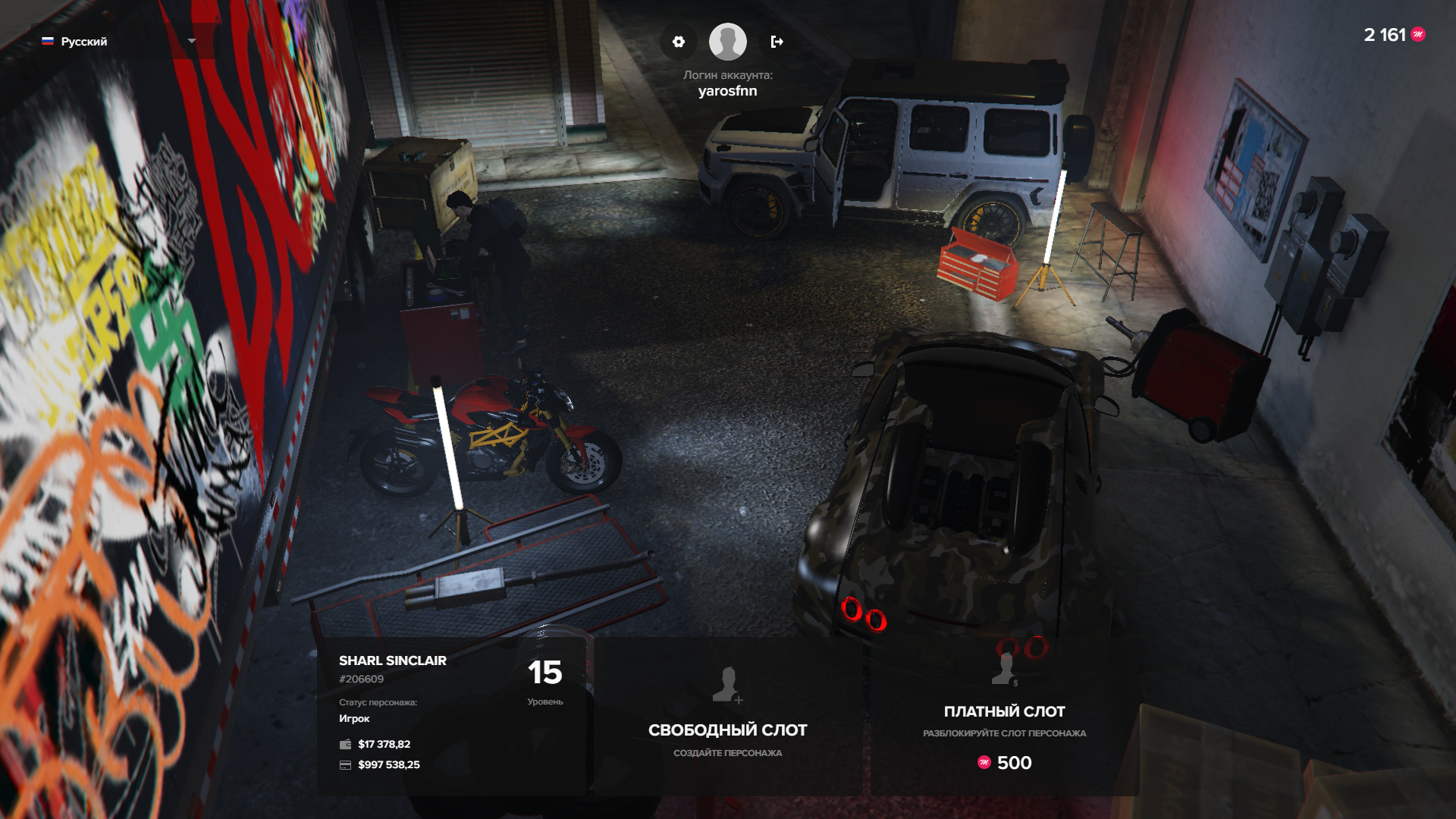Log out with the exit icon
1456x819 pixels.
[777, 42]
